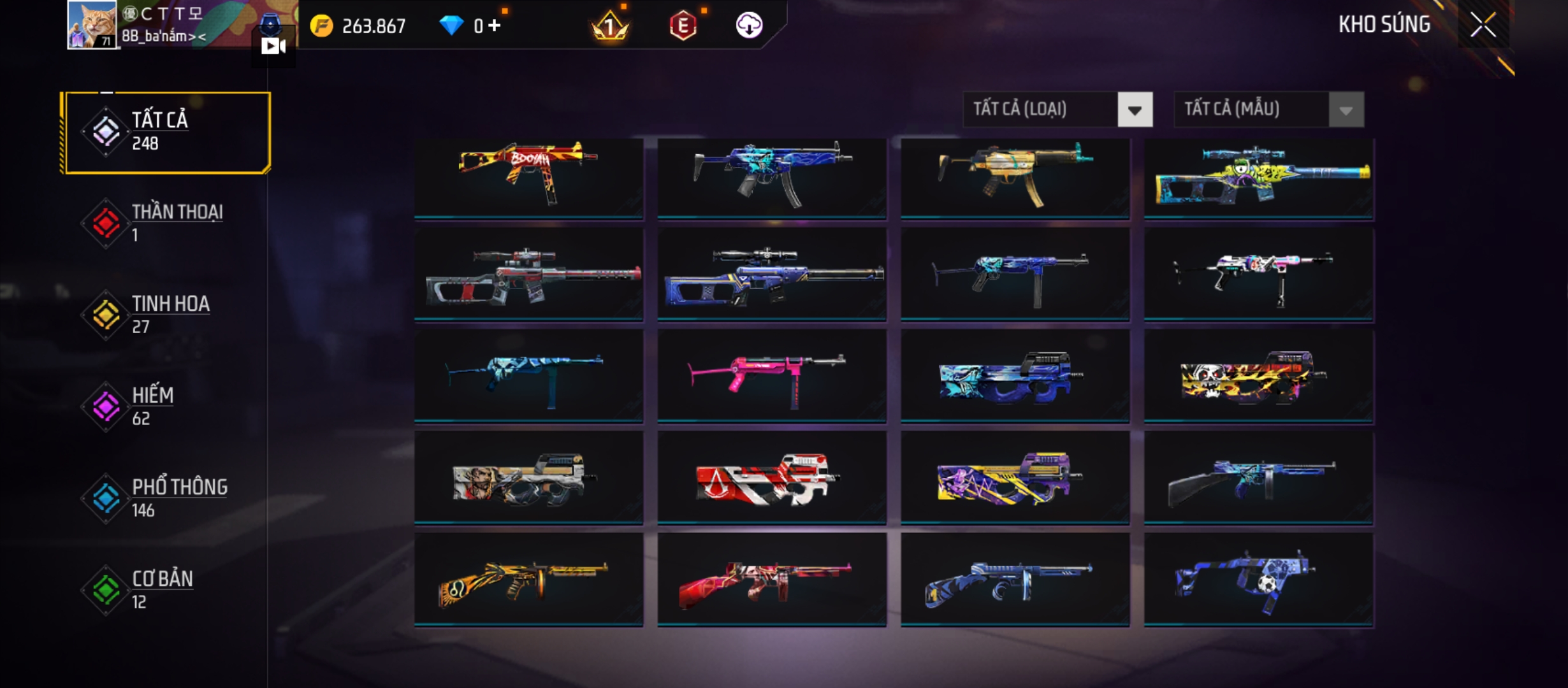Select the yellow graffiti VSS skin
Screen dimensions: 1568x688
(1259, 178)
